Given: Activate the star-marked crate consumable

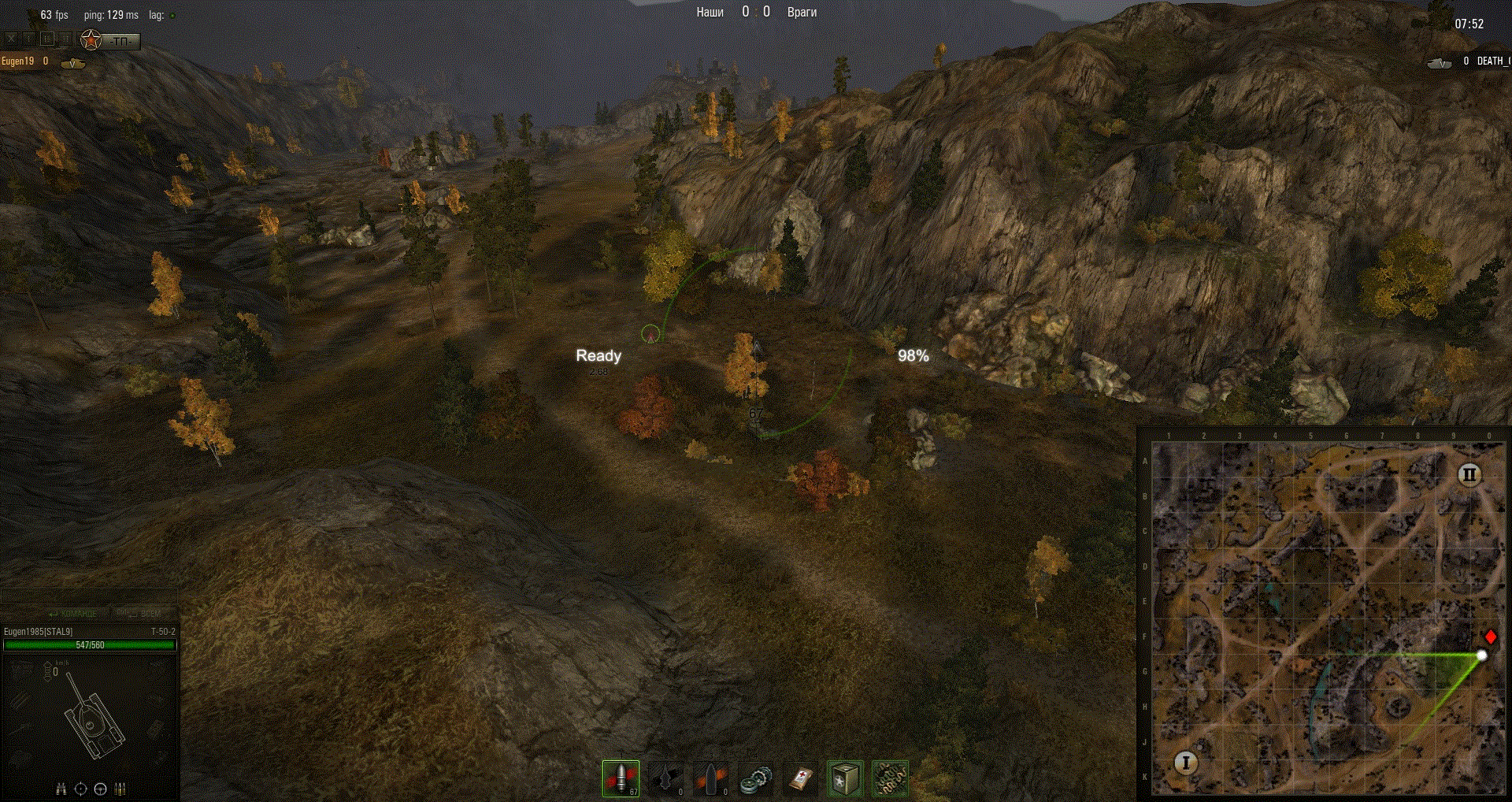Looking at the screenshot, I should click(x=845, y=779).
